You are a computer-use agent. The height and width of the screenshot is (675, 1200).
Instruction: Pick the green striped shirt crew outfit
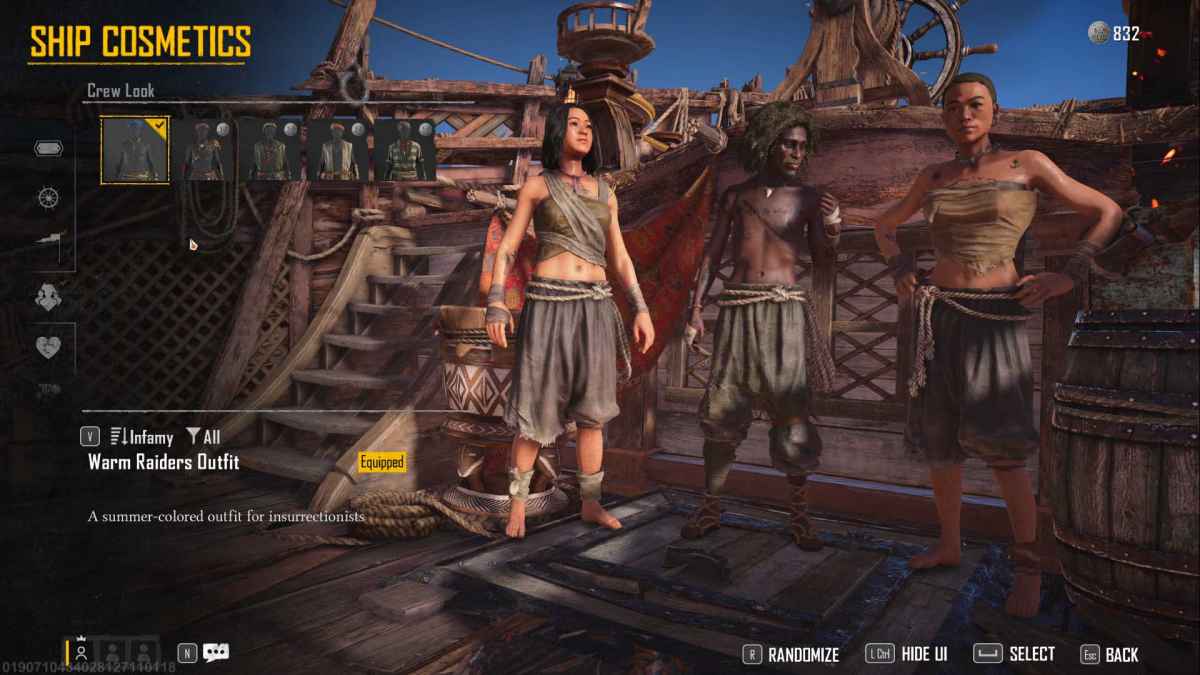pos(405,150)
